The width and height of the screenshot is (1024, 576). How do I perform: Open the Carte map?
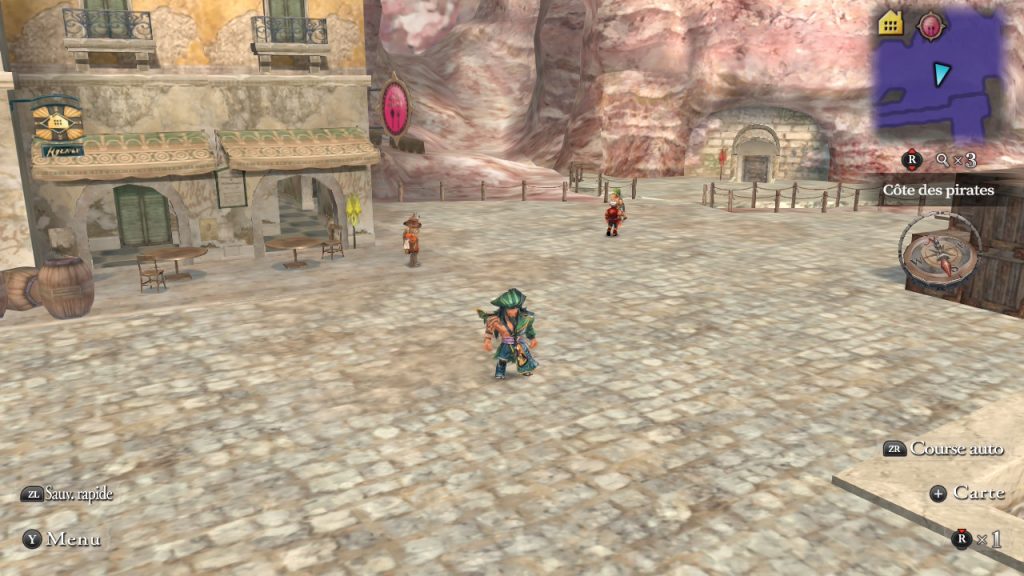[966, 492]
